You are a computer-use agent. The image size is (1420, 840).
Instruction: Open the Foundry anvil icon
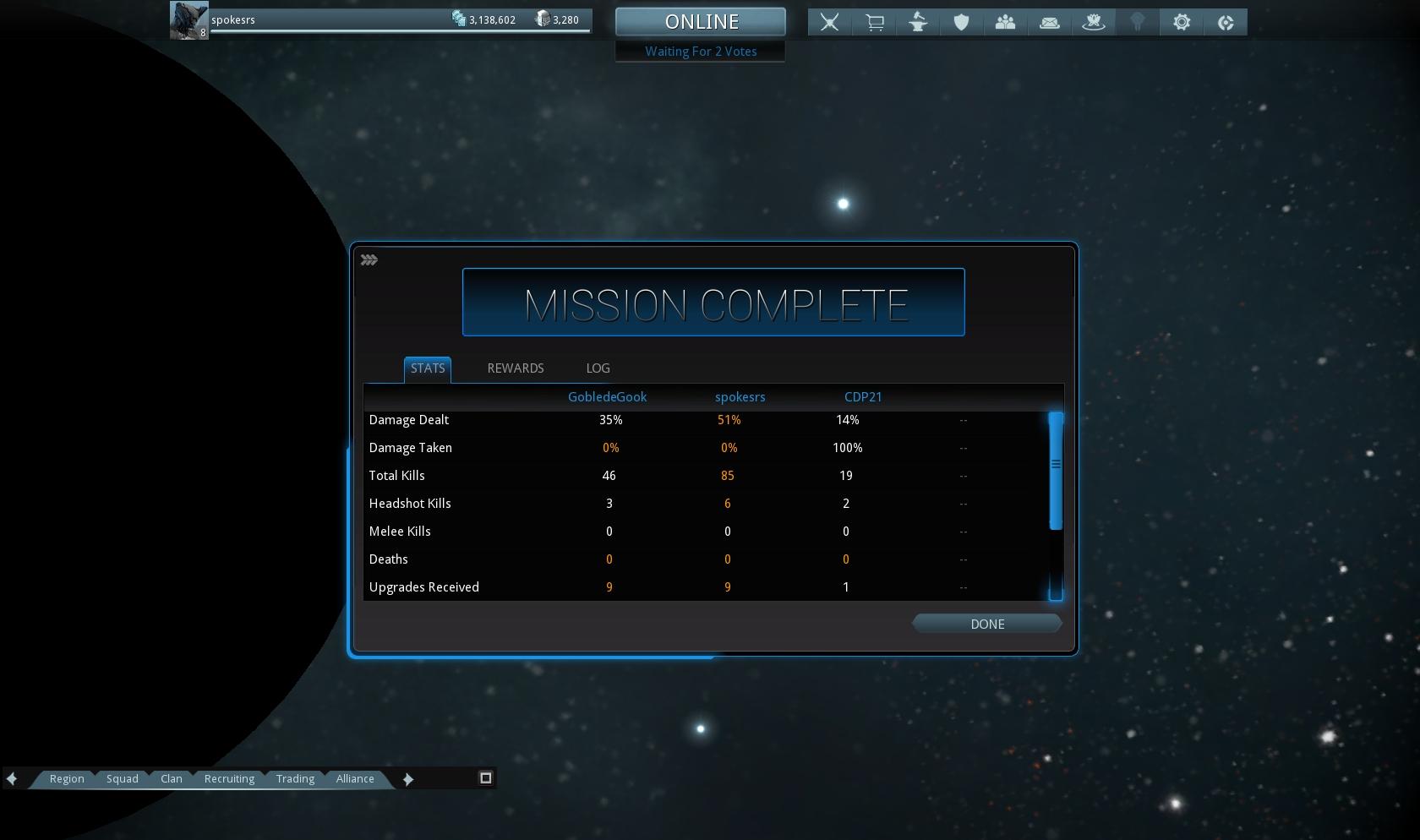click(x=918, y=23)
